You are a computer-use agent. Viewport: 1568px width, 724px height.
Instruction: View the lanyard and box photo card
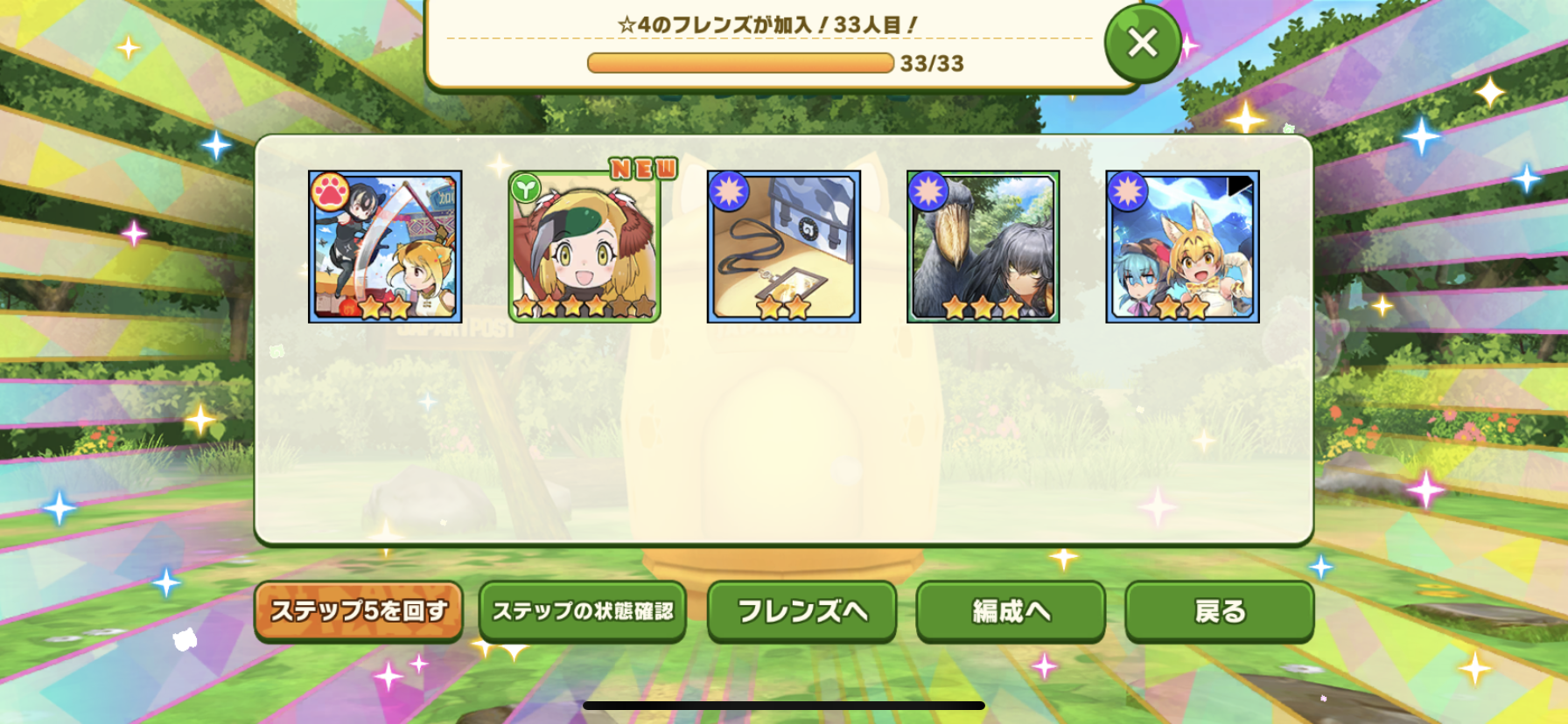point(783,247)
